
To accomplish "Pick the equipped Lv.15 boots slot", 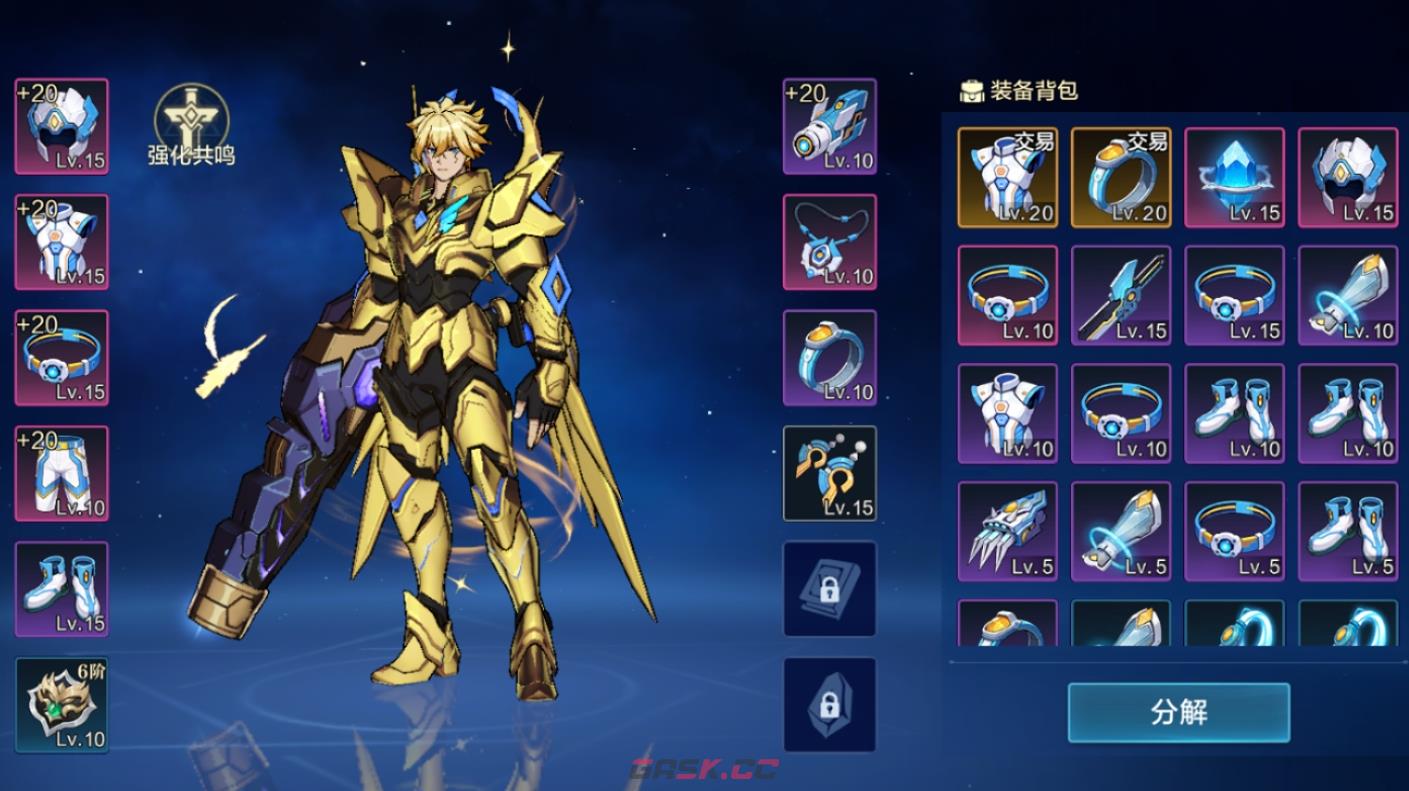I will point(62,589).
